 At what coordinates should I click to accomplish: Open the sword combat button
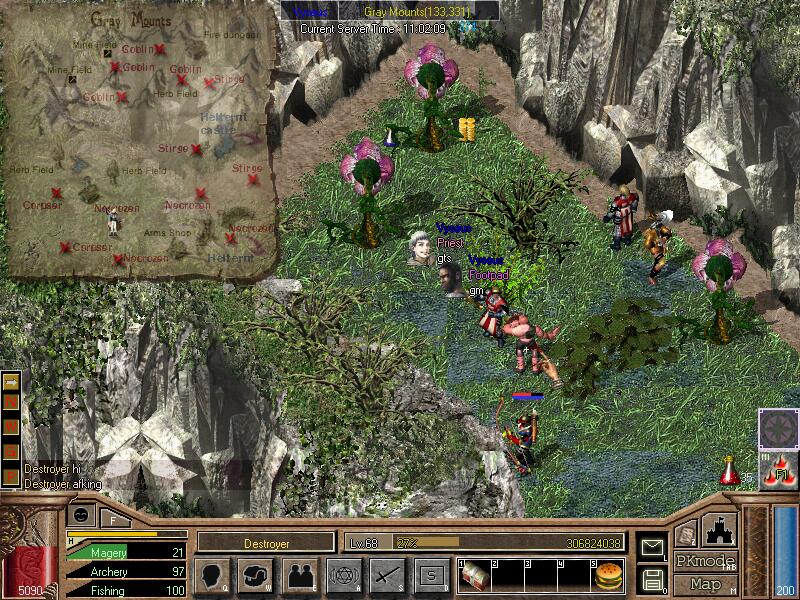[386, 575]
